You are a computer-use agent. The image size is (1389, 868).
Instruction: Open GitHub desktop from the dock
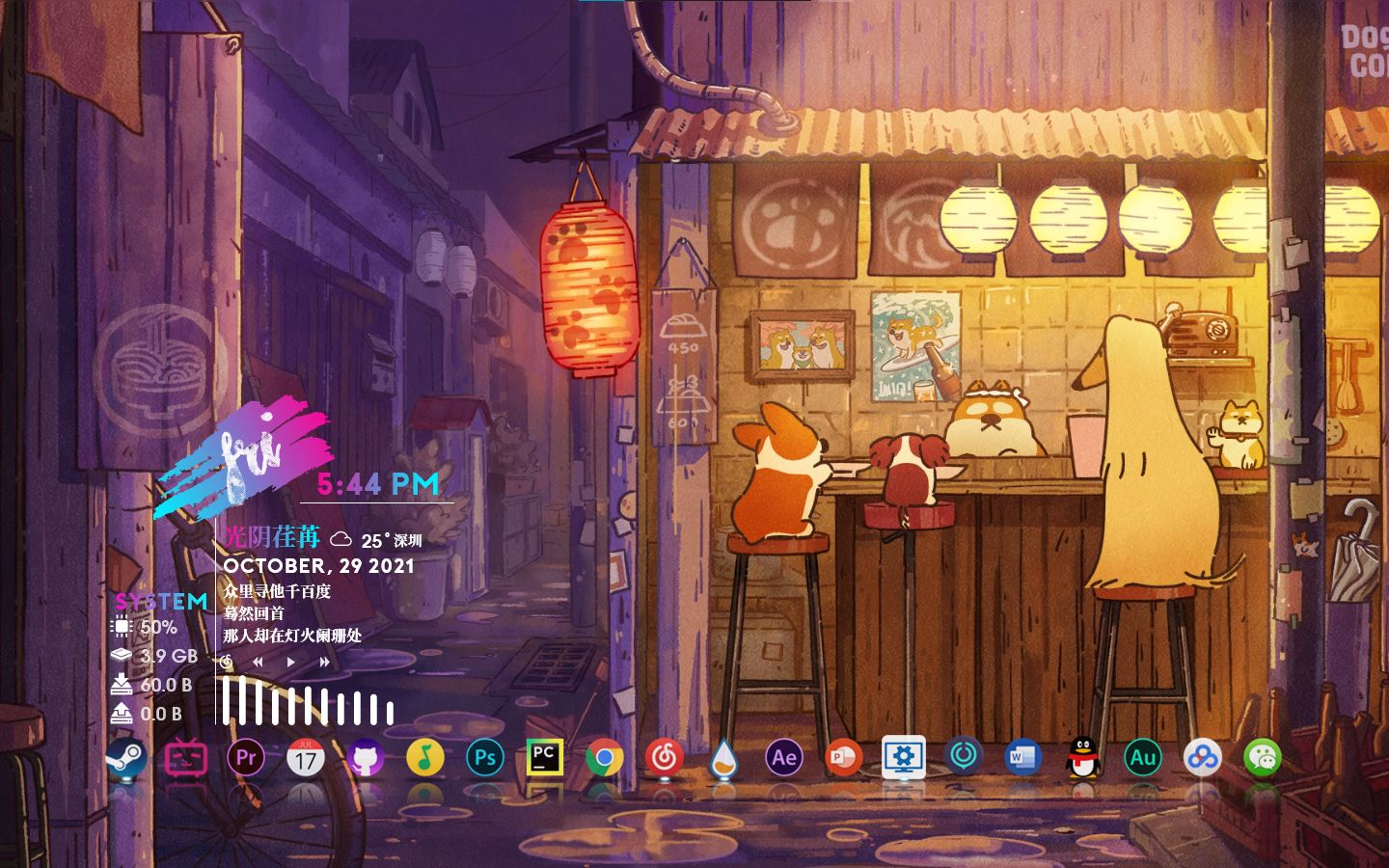click(365, 759)
